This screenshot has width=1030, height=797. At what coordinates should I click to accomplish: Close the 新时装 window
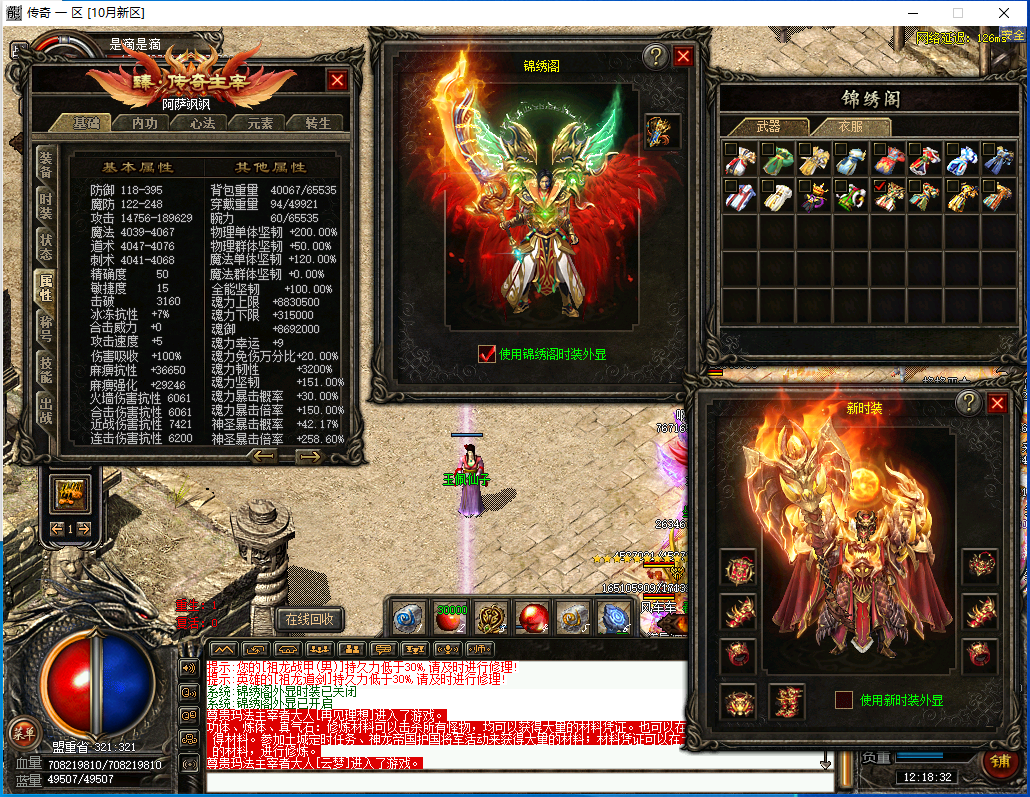click(997, 403)
